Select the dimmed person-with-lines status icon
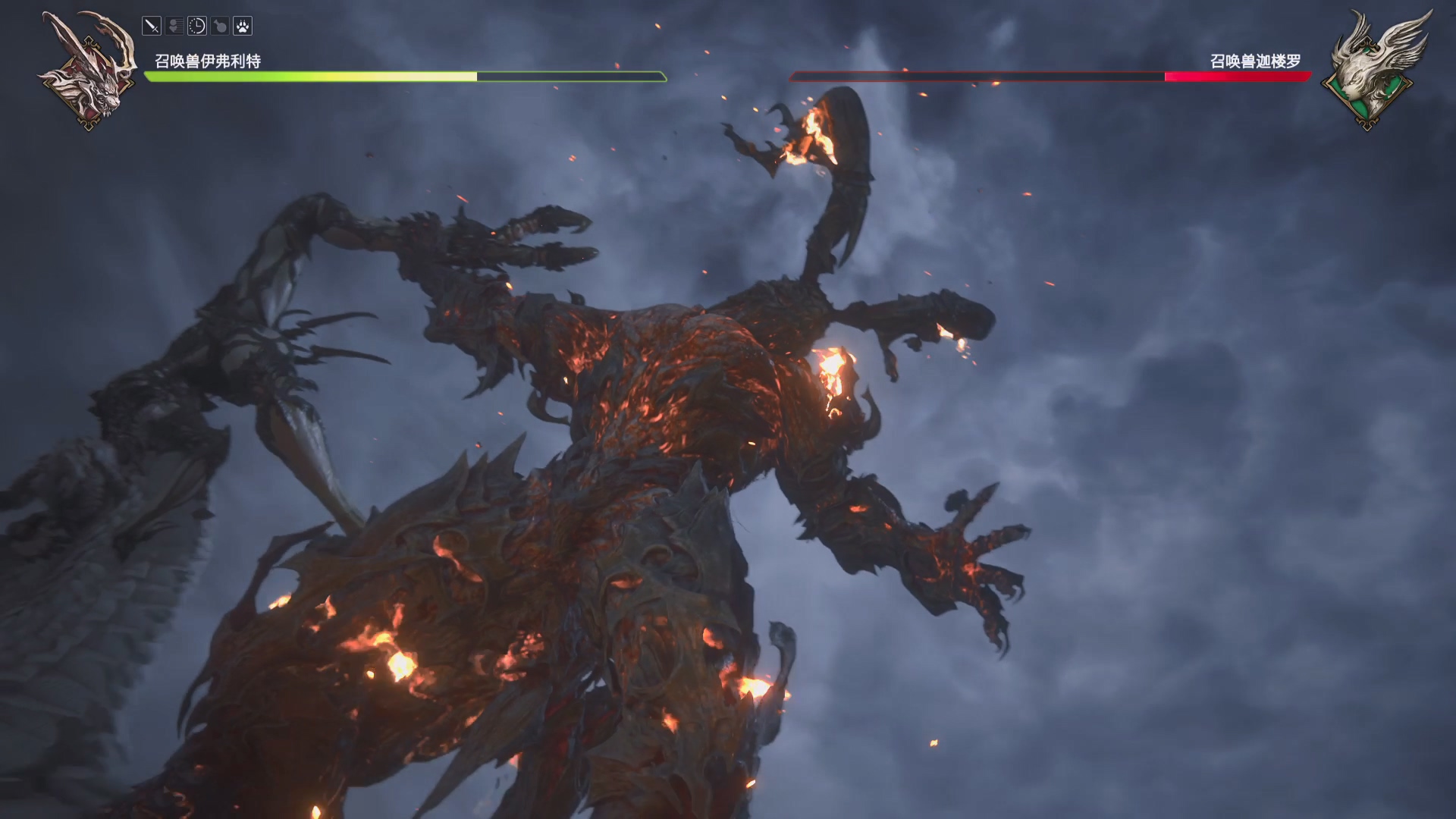The width and height of the screenshot is (1456, 819). point(174,27)
